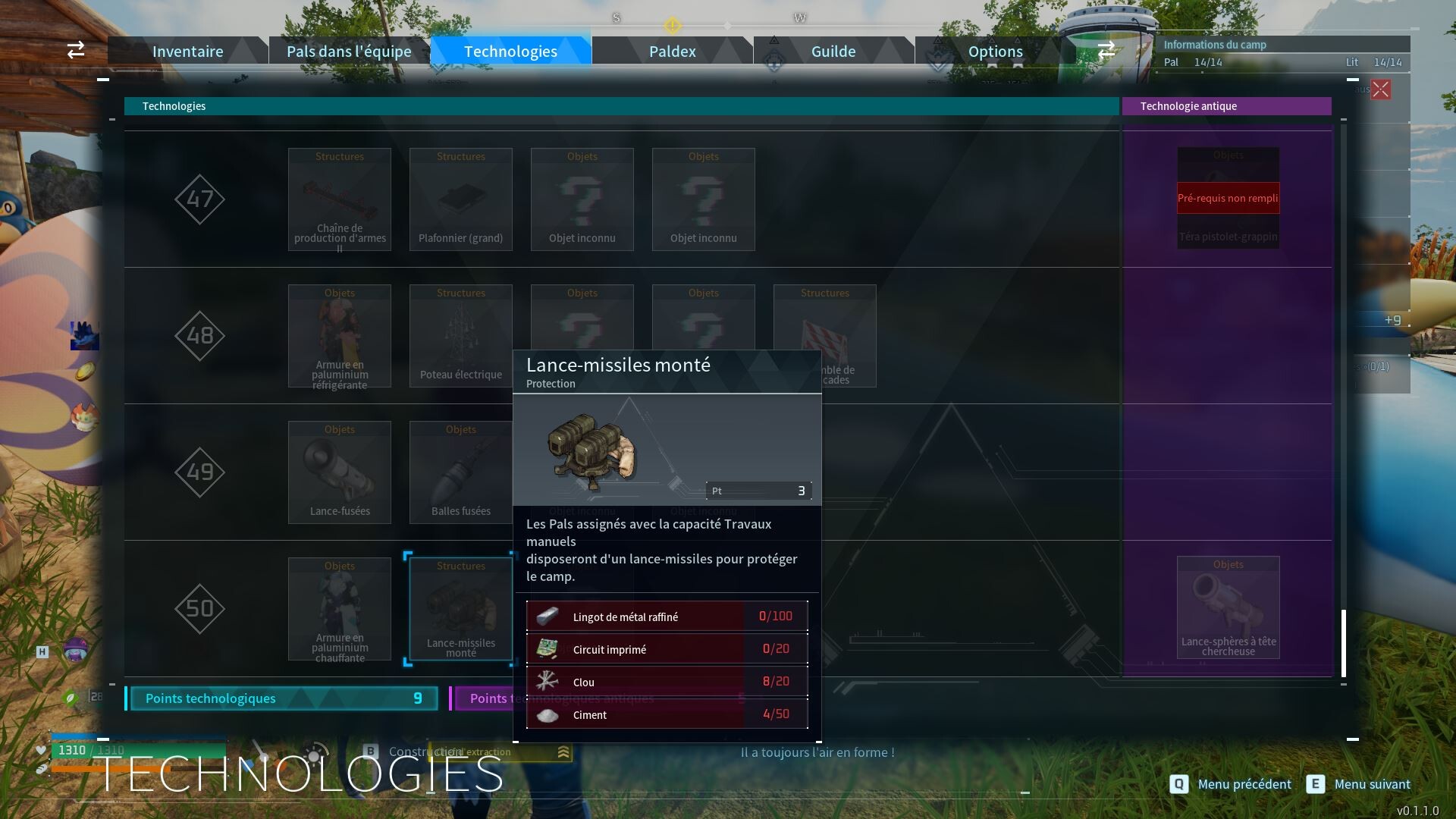Click the Téra pistolet-grappin antique tile
The width and height of the screenshot is (1456, 819).
pos(1228,199)
